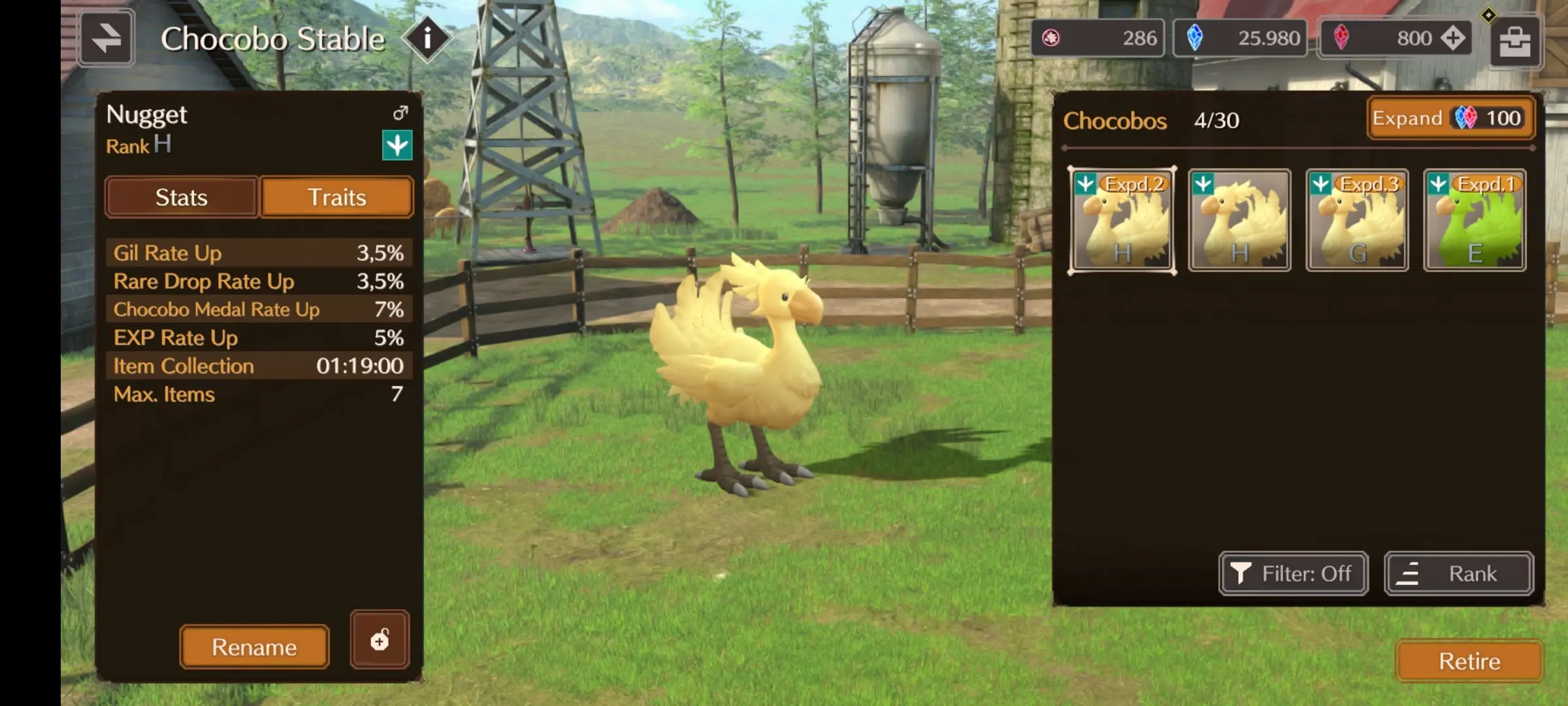Open the Chocobo Stable info icon
This screenshot has height=706, width=1568.
427,39
